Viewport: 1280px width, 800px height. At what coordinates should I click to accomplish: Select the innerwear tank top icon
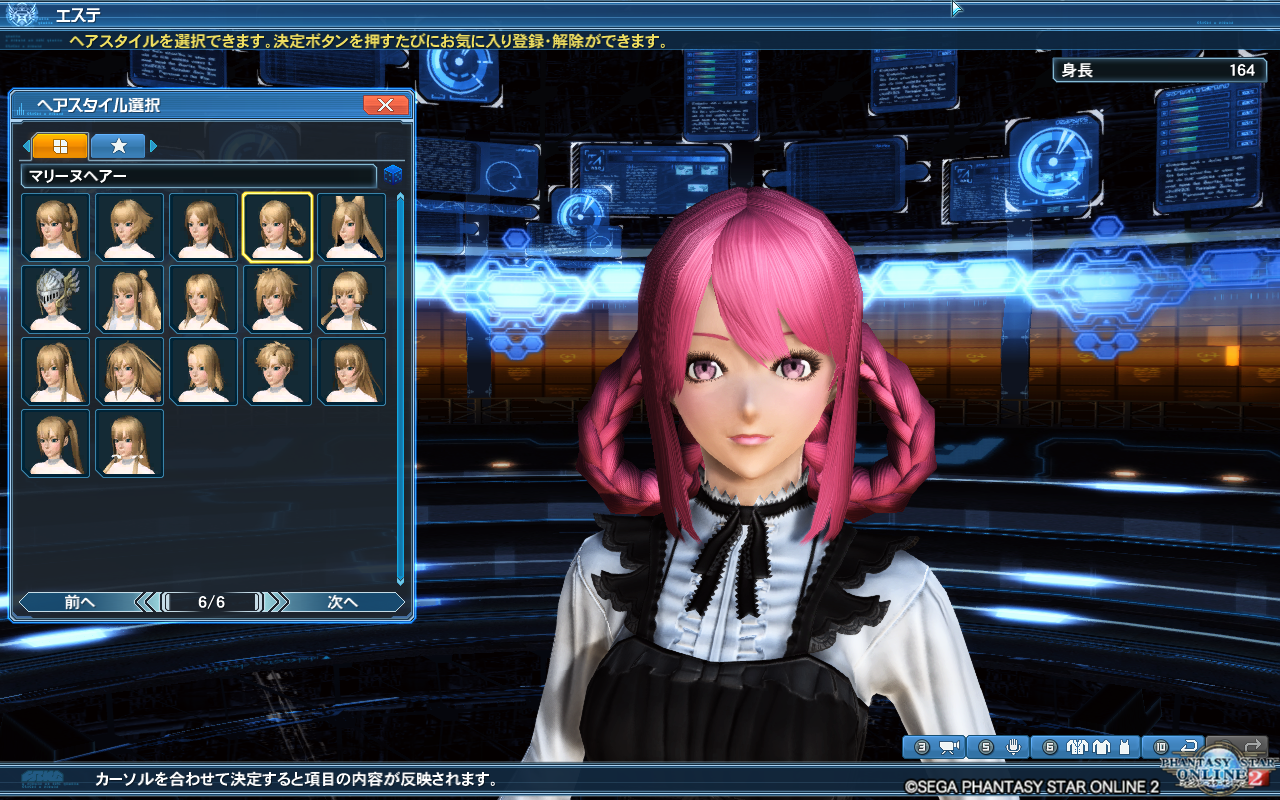tap(1124, 746)
